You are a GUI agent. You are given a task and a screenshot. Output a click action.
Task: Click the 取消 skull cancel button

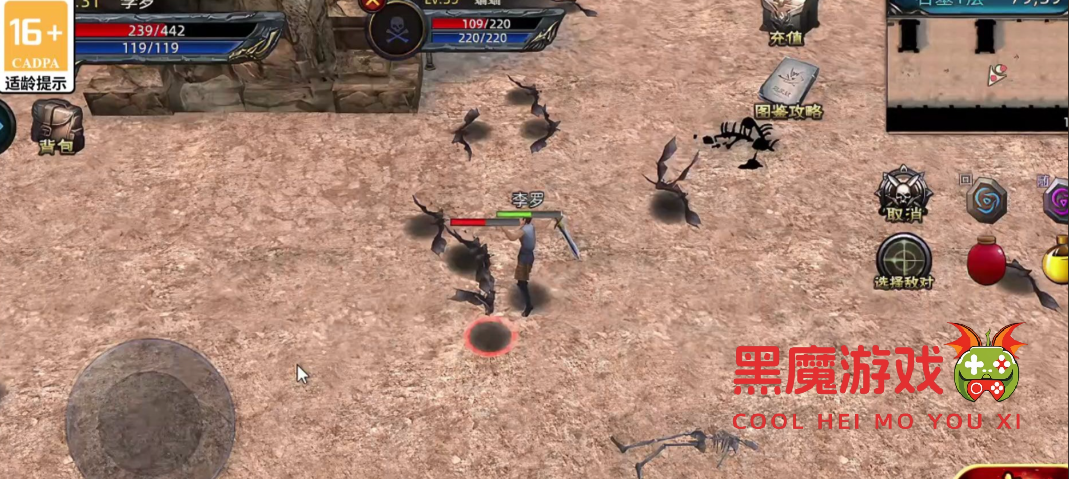coord(903,192)
